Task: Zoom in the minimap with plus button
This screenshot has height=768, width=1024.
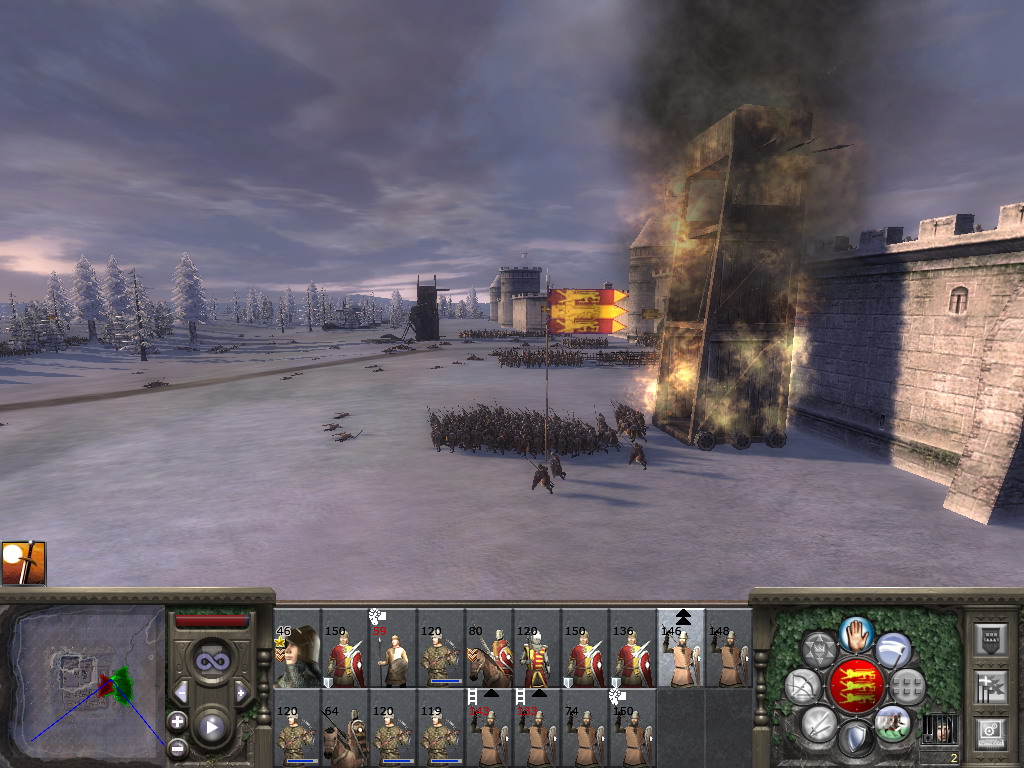Action: coord(177,721)
